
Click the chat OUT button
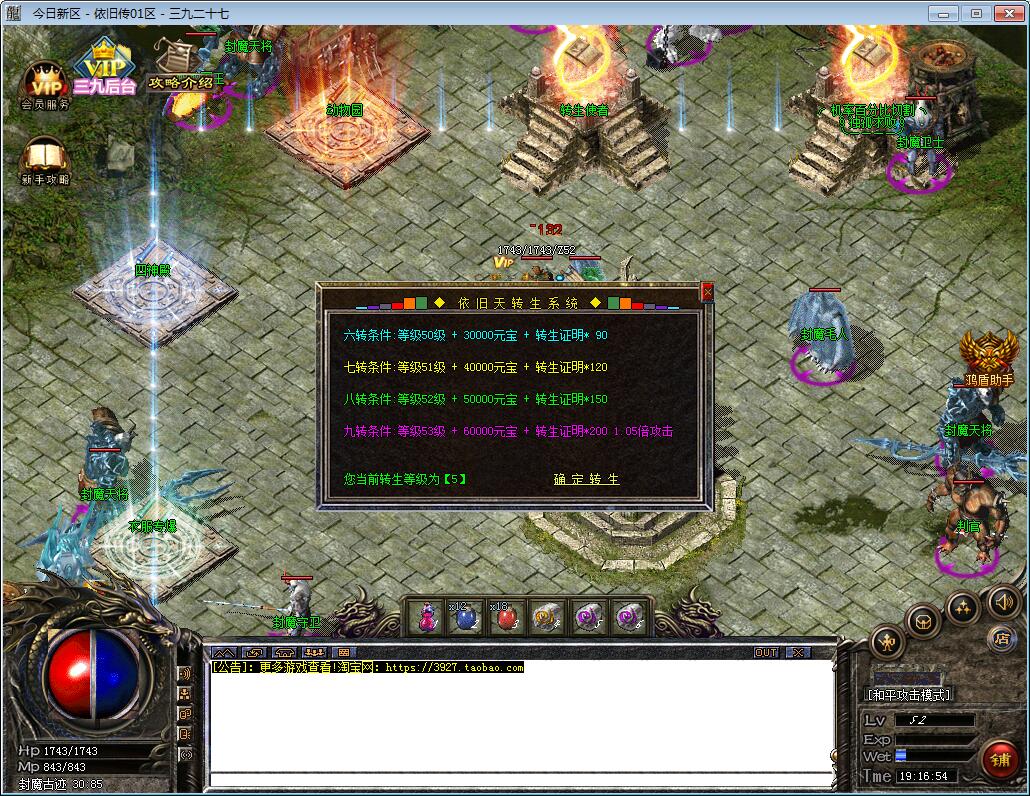(x=766, y=652)
